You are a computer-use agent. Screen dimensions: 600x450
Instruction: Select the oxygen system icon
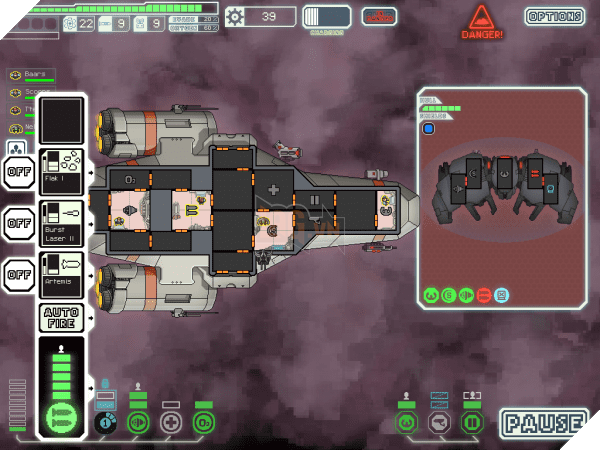click(x=204, y=422)
